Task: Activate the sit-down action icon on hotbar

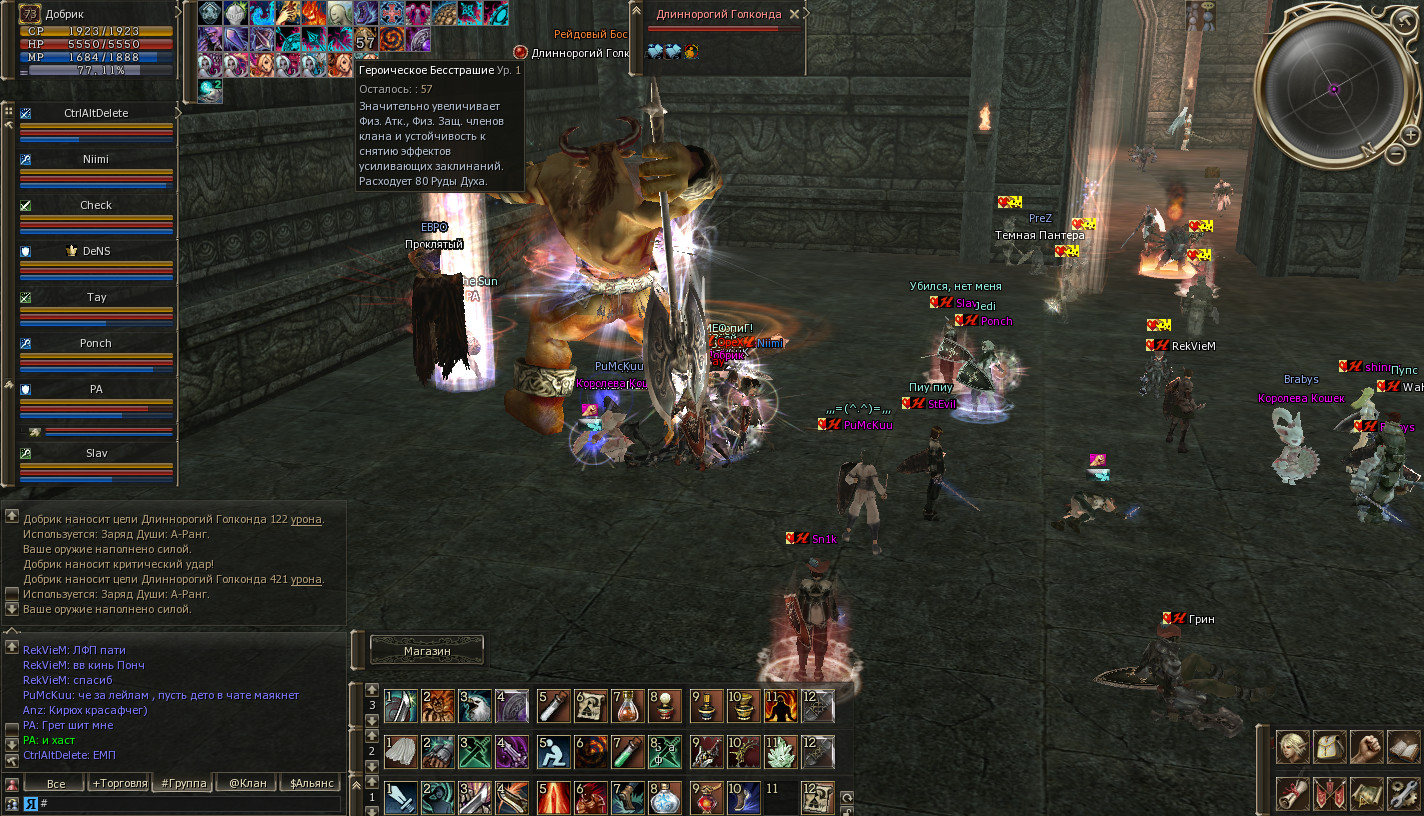Action: (x=553, y=752)
